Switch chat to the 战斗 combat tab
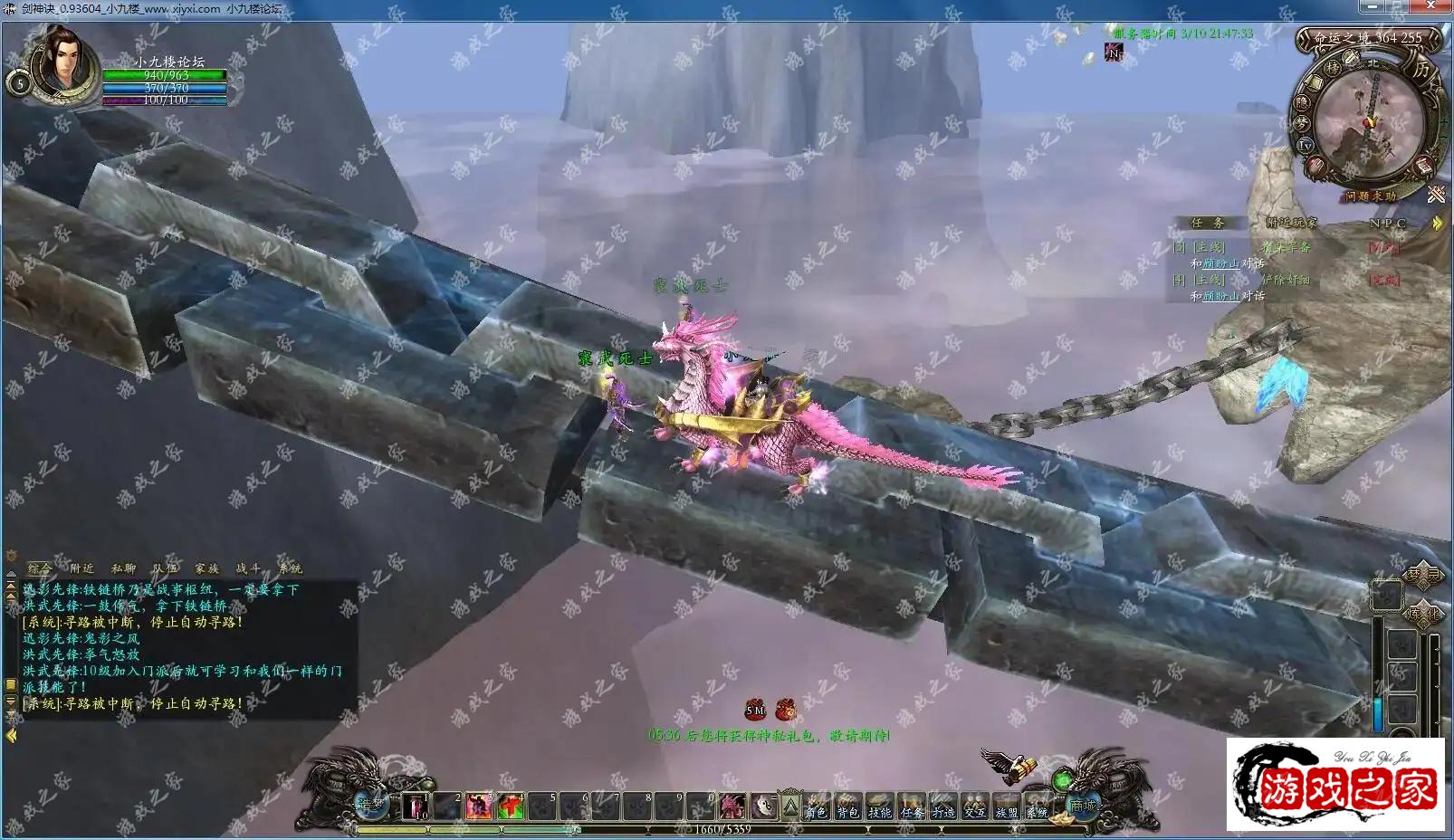 pos(248,568)
